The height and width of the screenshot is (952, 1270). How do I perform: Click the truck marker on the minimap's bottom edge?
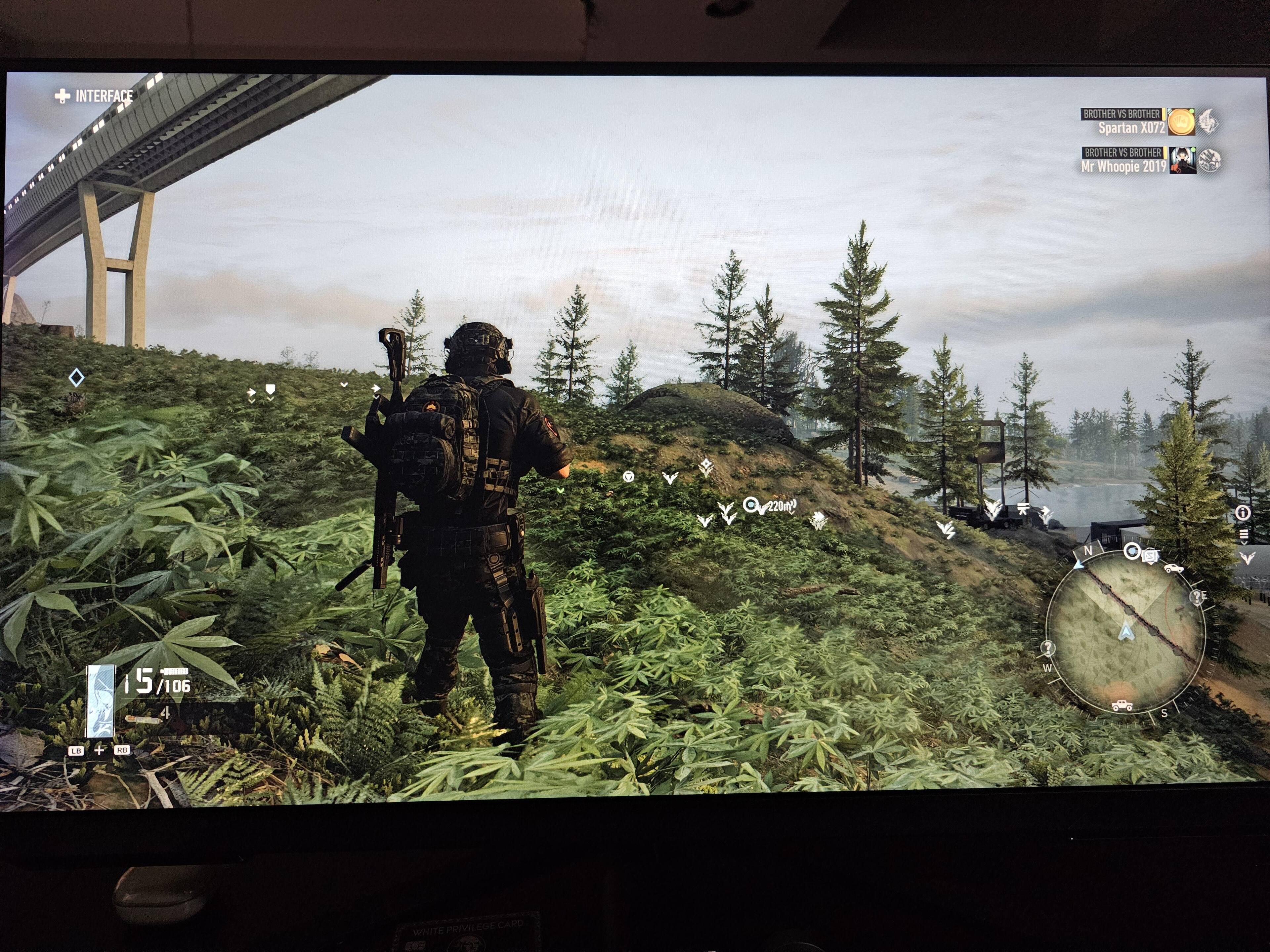[x=1122, y=705]
